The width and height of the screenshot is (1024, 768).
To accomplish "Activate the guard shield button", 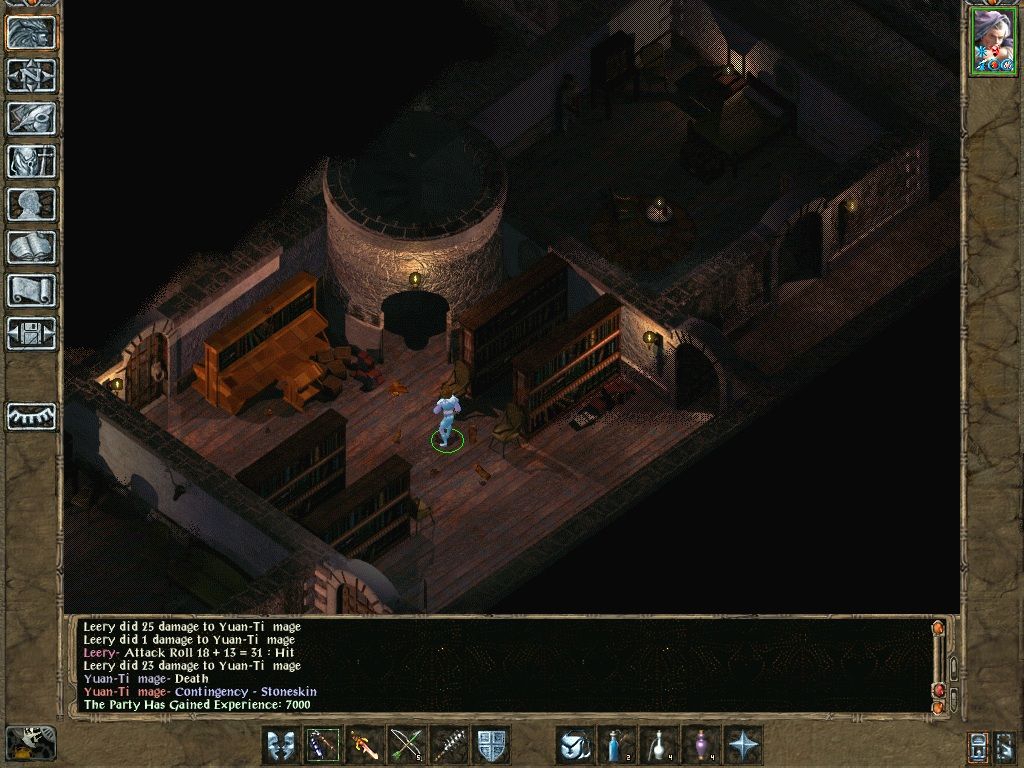I will pos(491,745).
